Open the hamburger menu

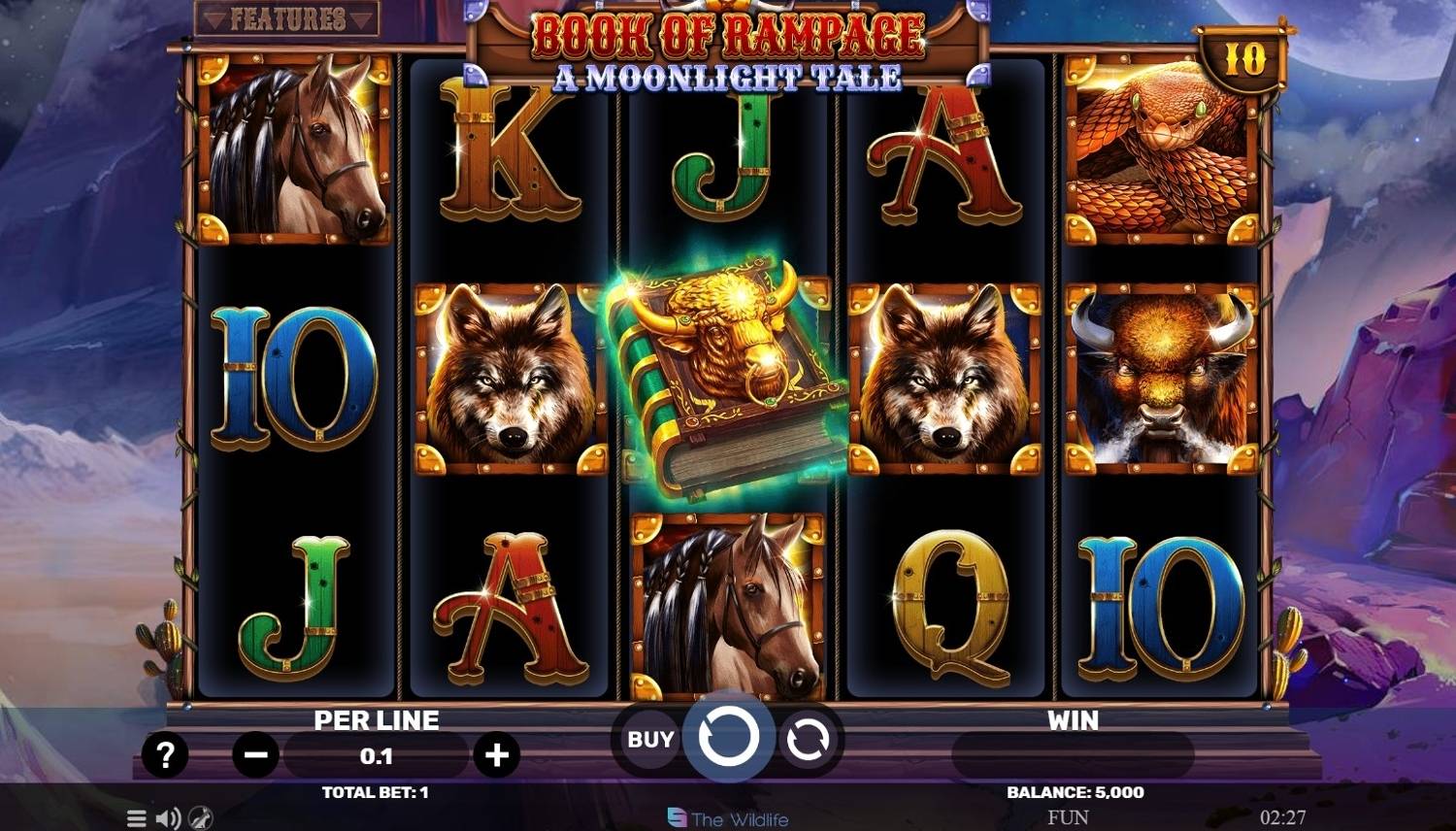coord(137,818)
